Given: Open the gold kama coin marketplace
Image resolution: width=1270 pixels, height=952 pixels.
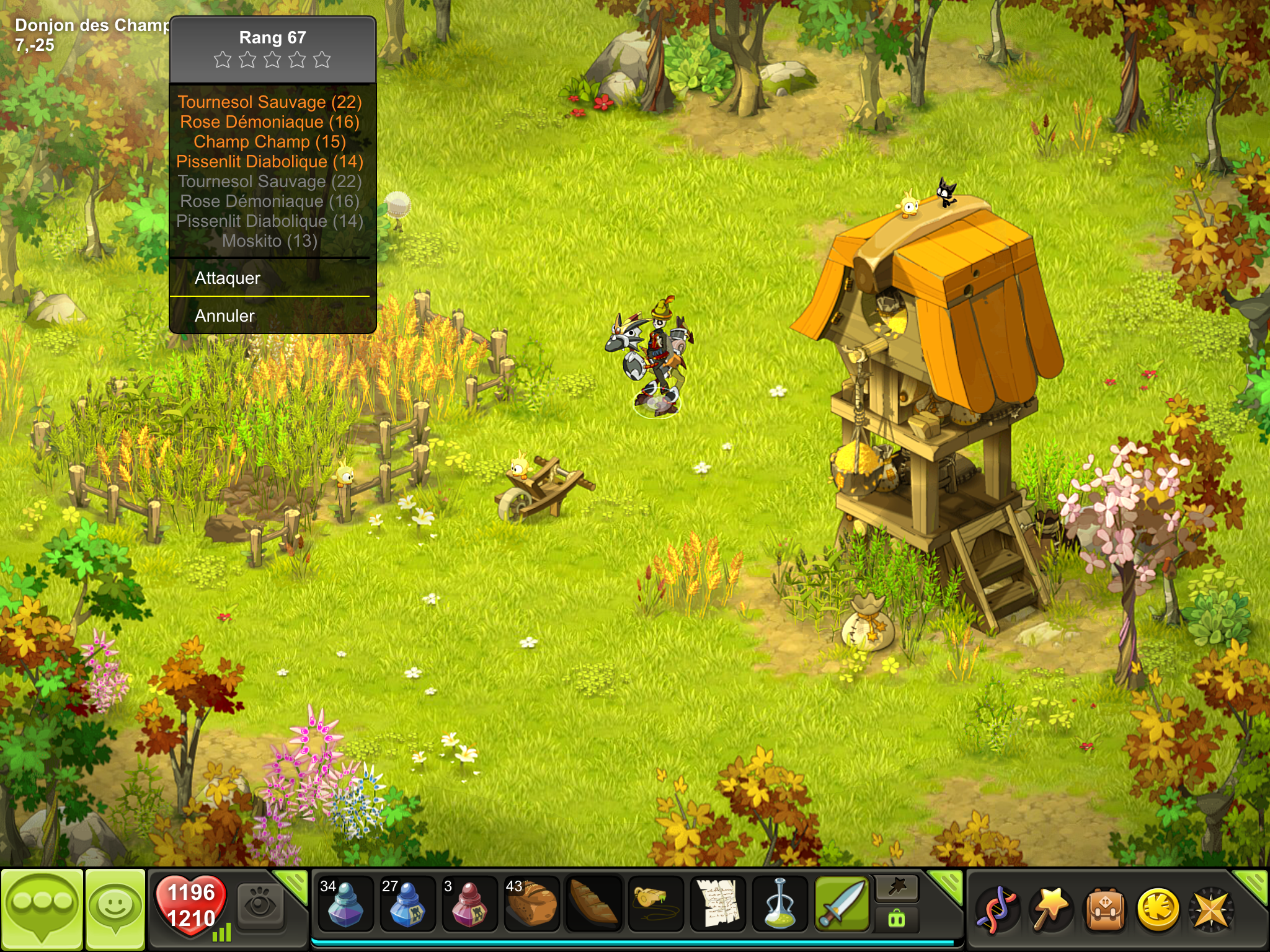Looking at the screenshot, I should coord(1158,910).
